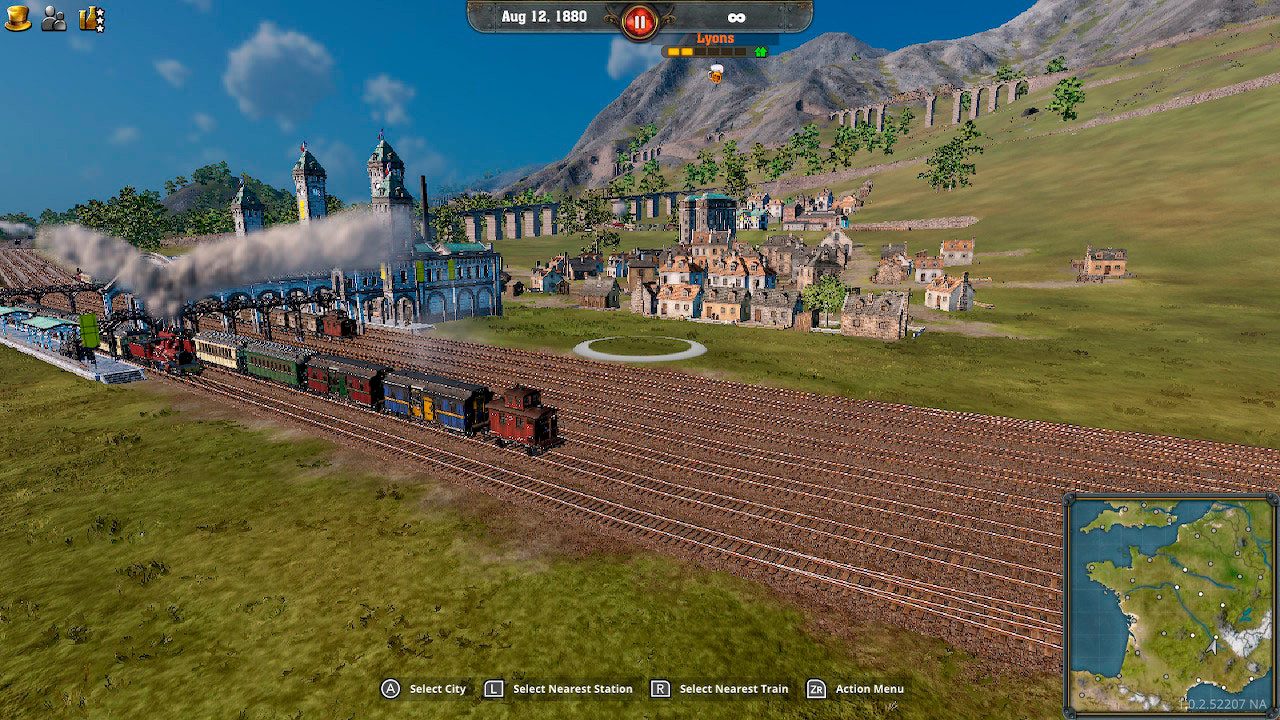Click the beer mug demand icon above Lyons
Screen dimensions: 1280x720
click(x=714, y=73)
